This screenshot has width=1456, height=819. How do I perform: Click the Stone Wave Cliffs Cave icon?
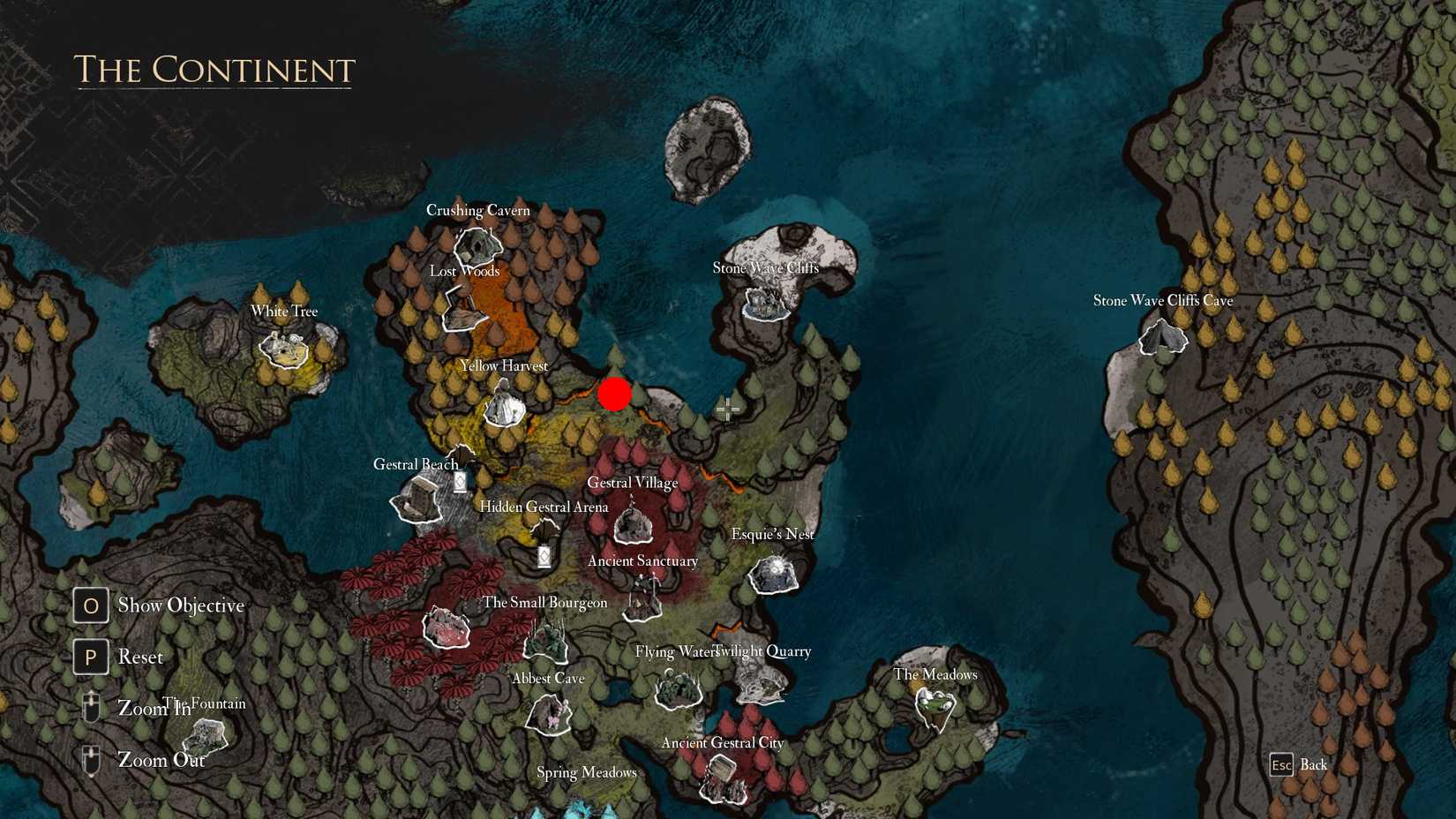[x=1162, y=338]
